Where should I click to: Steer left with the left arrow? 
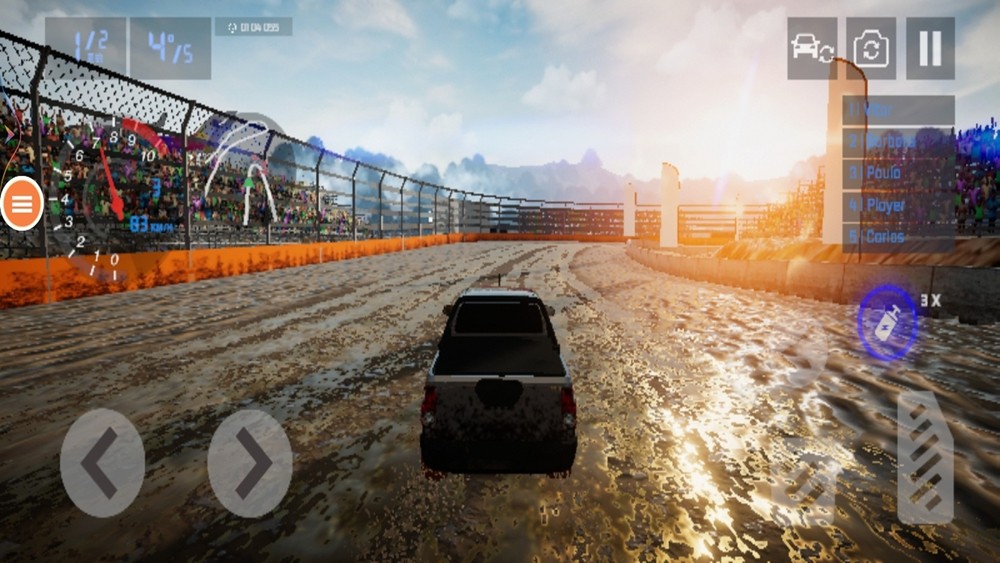[102, 463]
